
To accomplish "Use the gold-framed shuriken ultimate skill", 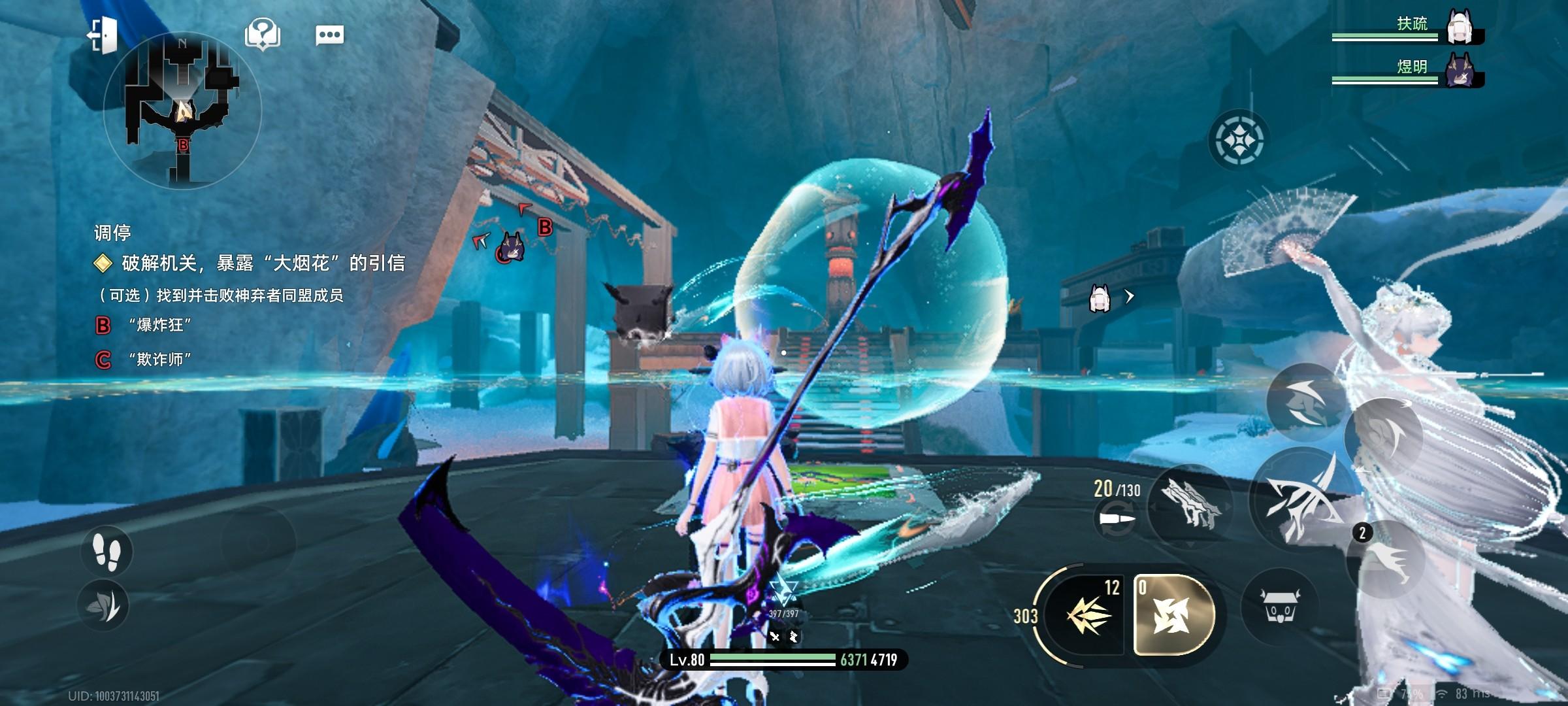I will pos(1174,614).
